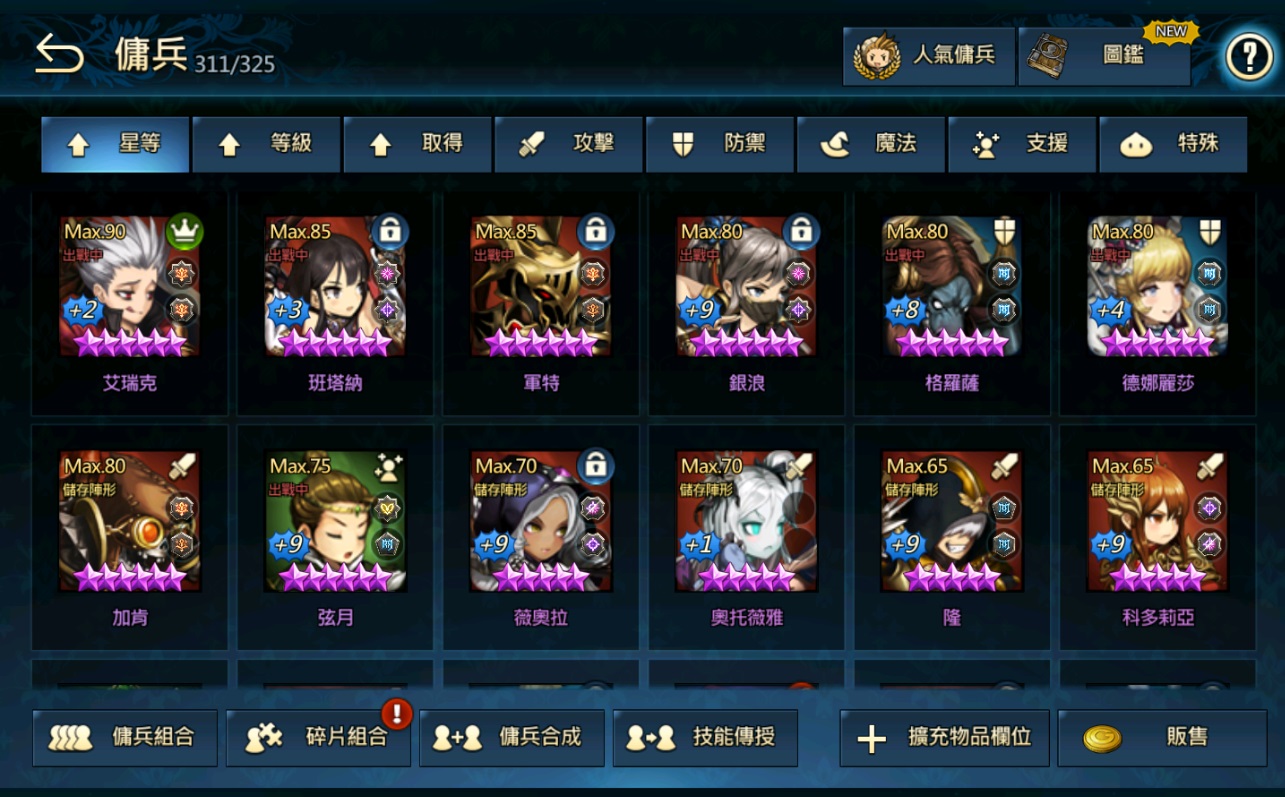
Task: Sort mercenaries by 取得
Action: (417, 145)
